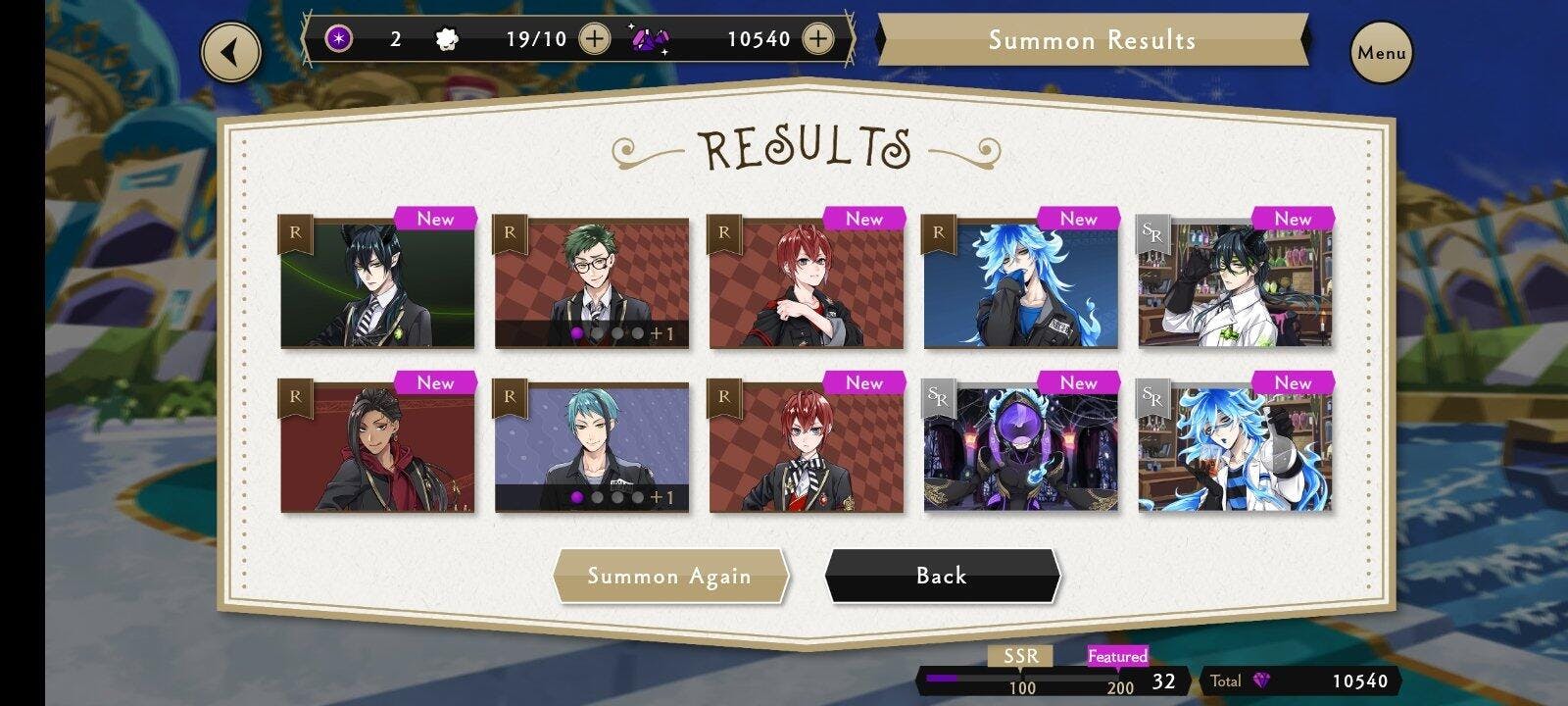Open the round Menu button
The image size is (1568, 706).
[x=1382, y=53]
